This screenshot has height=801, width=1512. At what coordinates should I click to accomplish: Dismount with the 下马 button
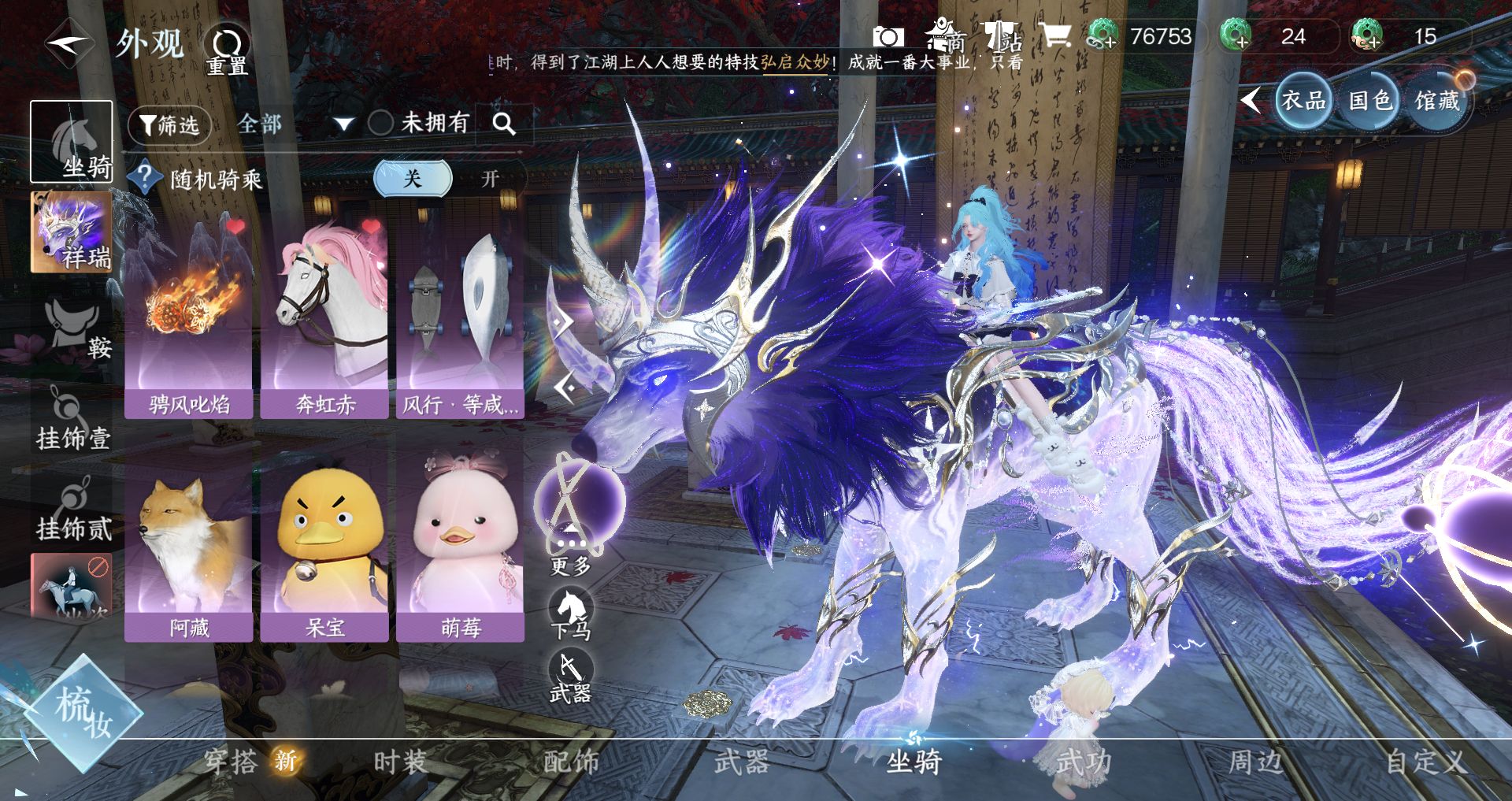click(x=571, y=614)
